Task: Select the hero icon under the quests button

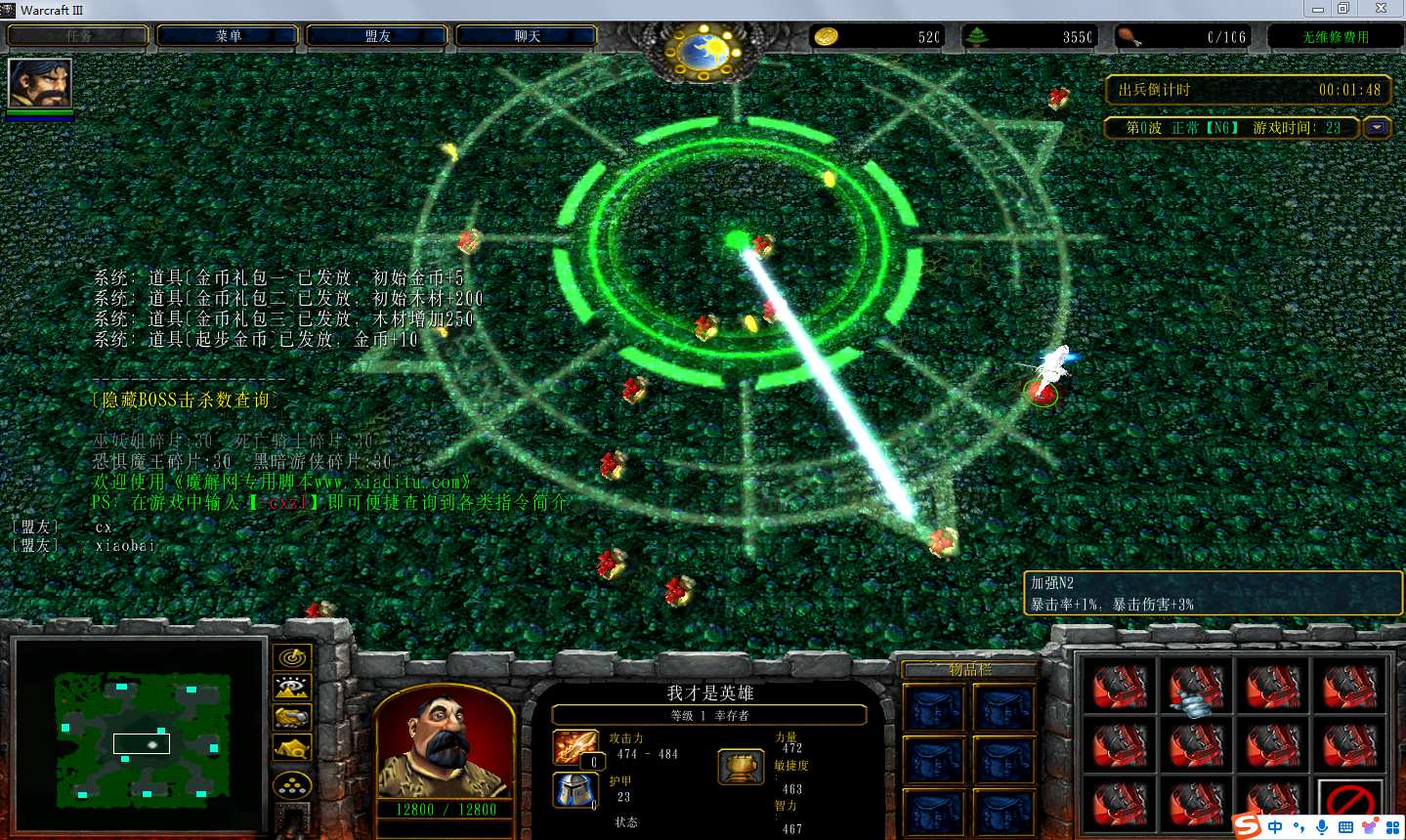Action: [40, 84]
